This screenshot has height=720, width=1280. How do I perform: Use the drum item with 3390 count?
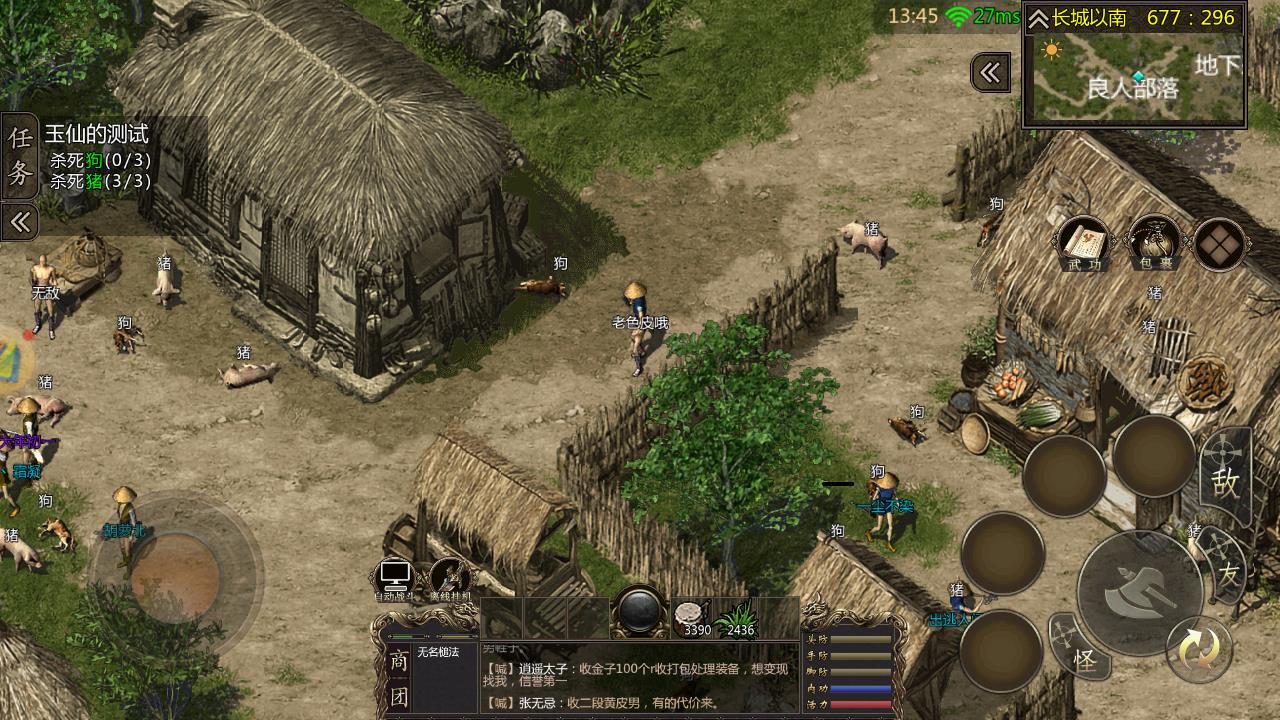click(x=691, y=618)
